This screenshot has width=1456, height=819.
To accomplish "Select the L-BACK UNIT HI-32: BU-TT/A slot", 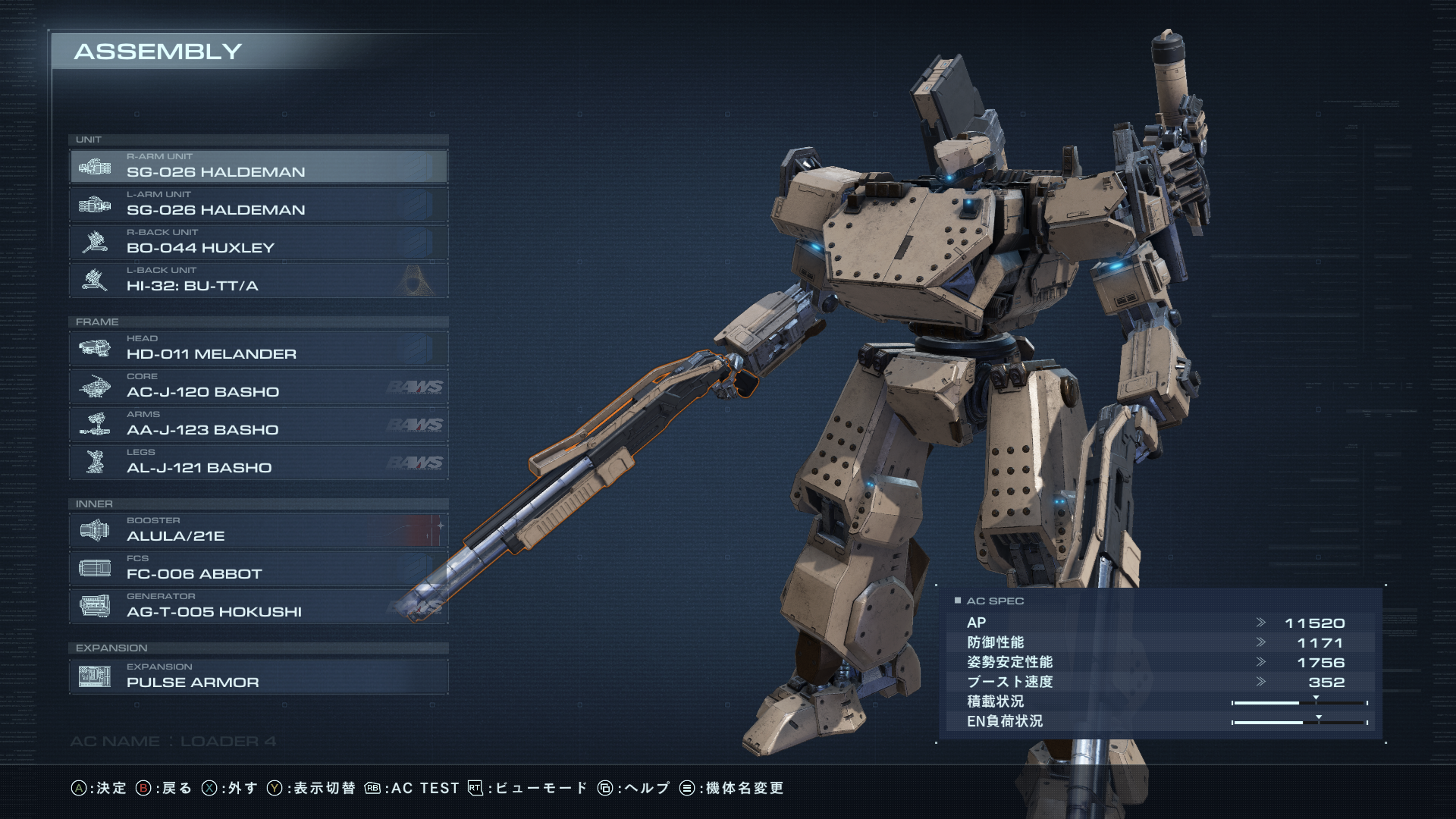I will (258, 280).
